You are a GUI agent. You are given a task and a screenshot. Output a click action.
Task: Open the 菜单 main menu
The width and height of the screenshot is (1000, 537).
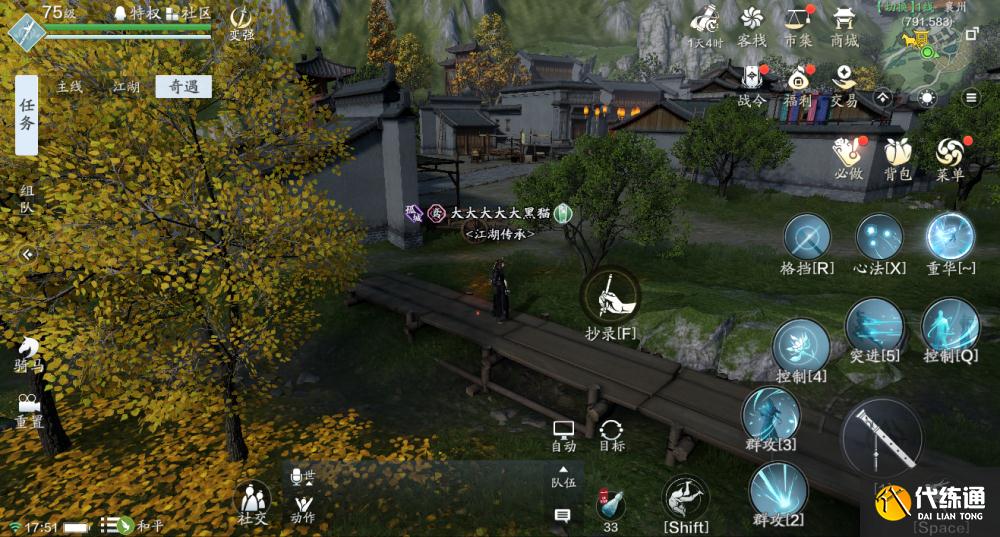949,158
